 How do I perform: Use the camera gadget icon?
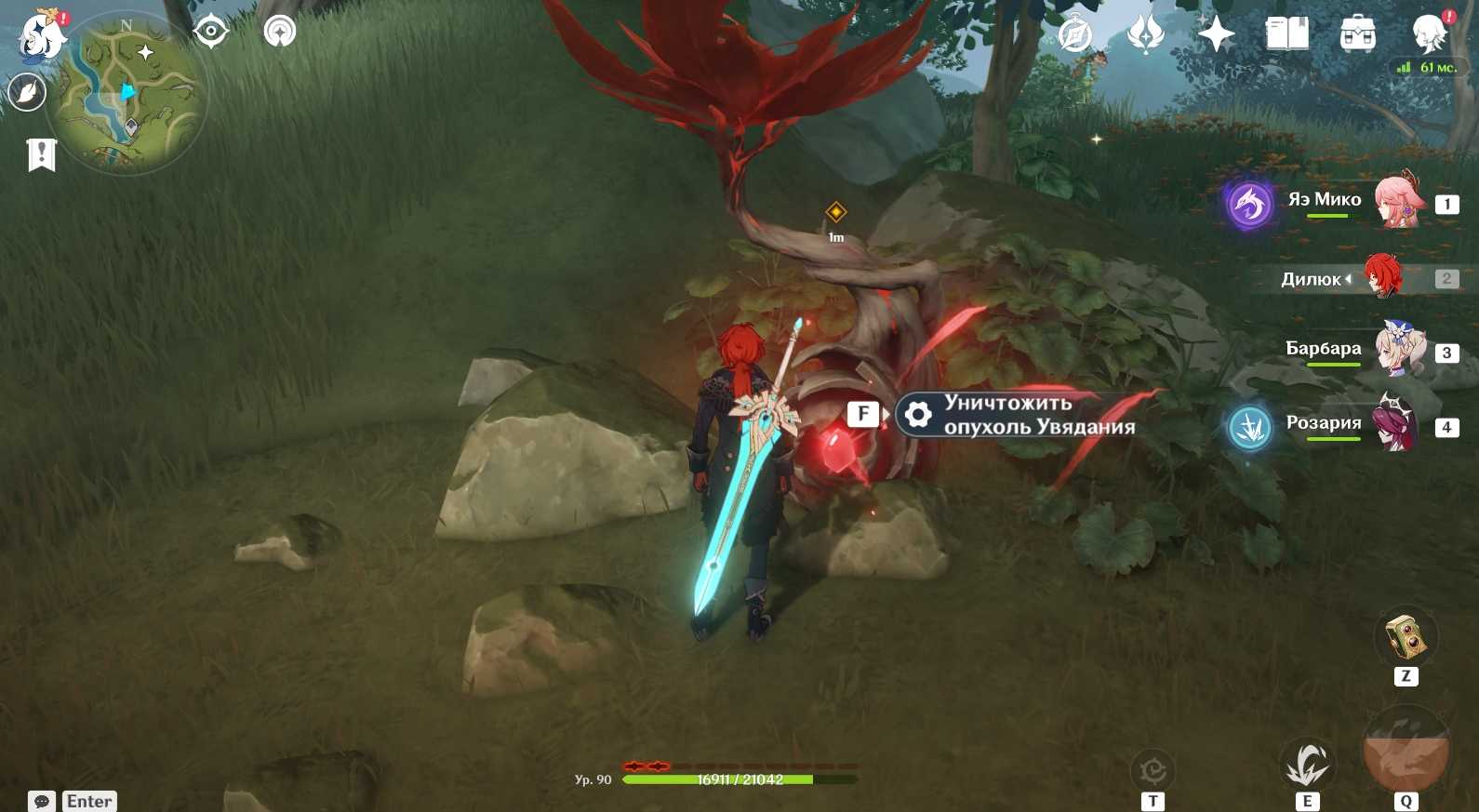(1406, 637)
